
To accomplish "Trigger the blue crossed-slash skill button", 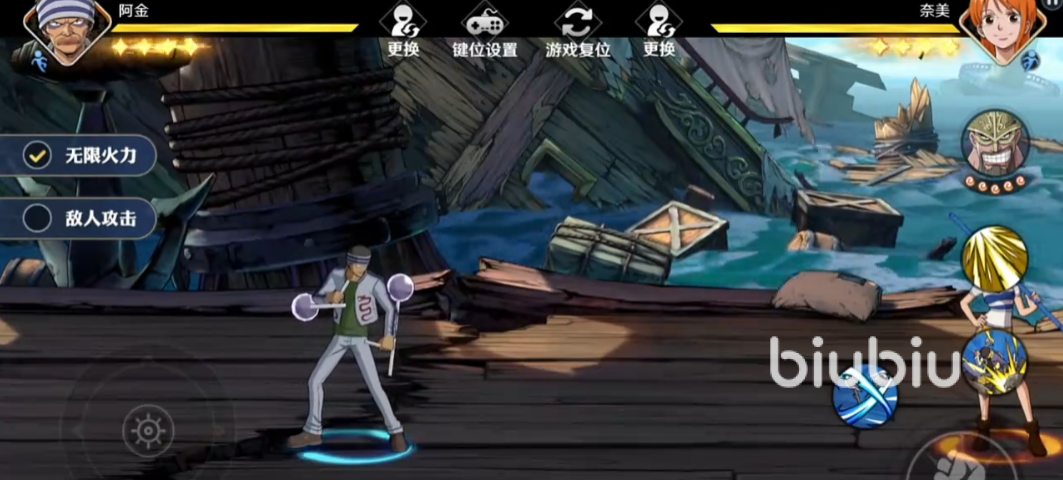I will coord(865,396).
